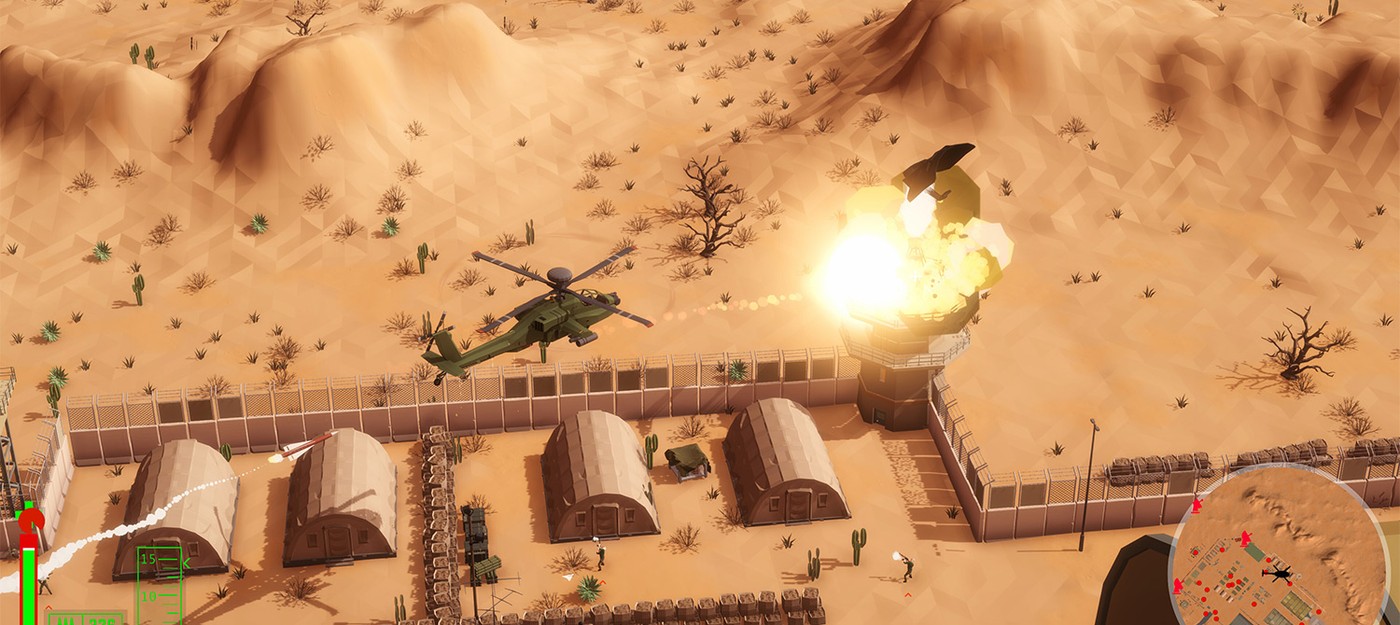Viewport: 1400px width, 625px height.
Task: Select the black helicopter marker on the minimap
Action: point(1278,573)
